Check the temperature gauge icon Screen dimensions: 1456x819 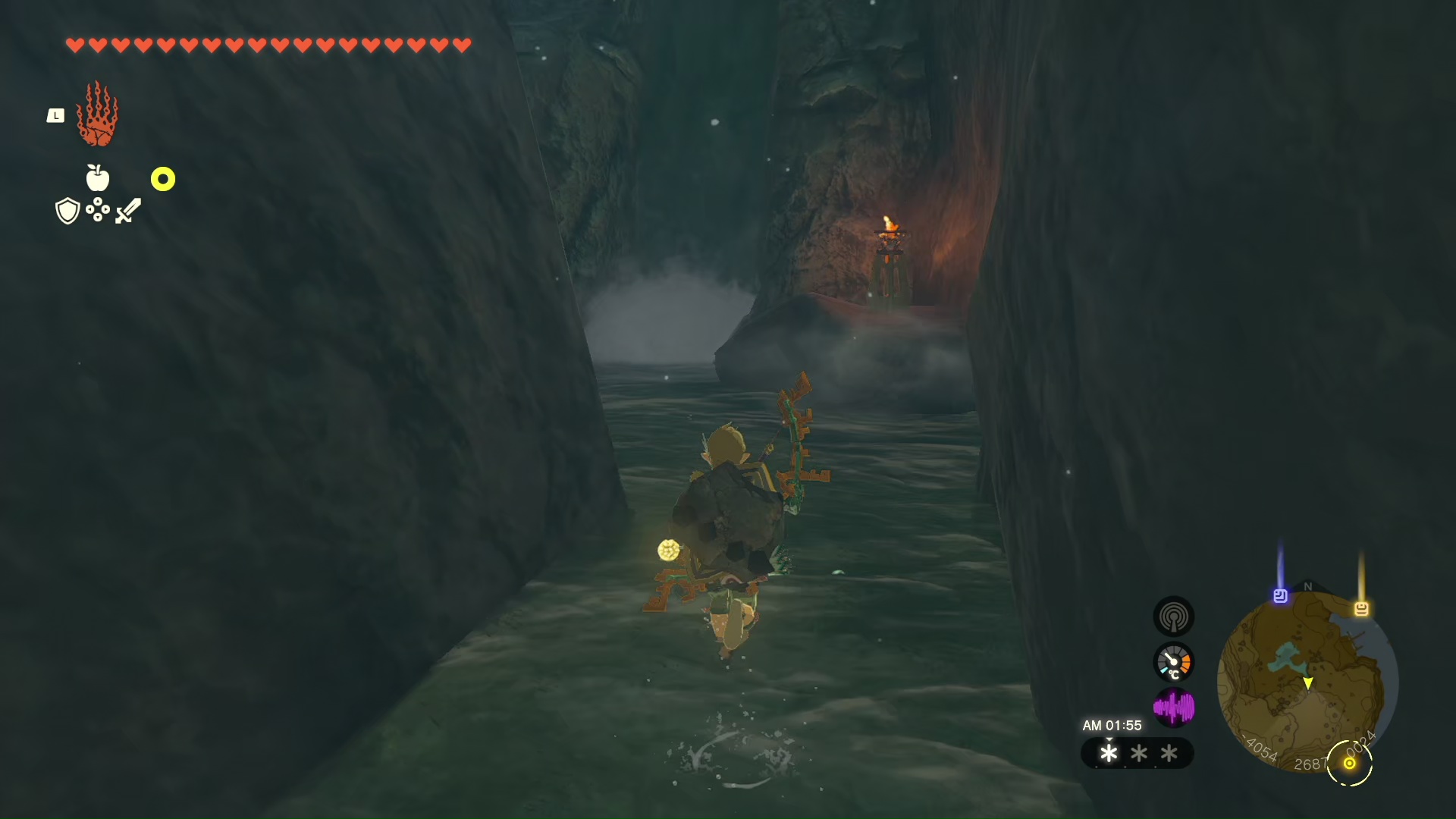[x=1173, y=662]
